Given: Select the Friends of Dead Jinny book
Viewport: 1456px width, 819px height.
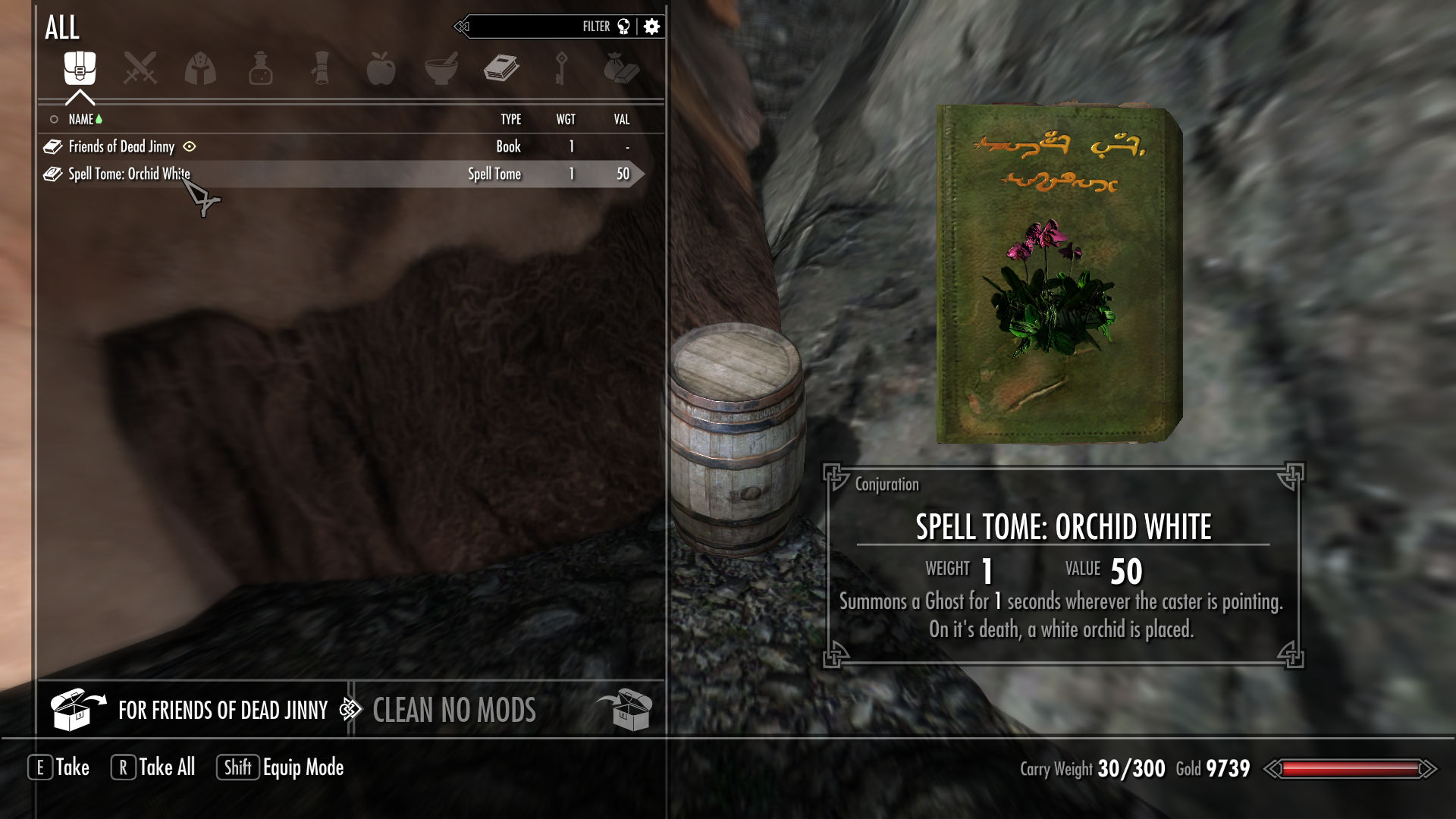Looking at the screenshot, I should [121, 146].
